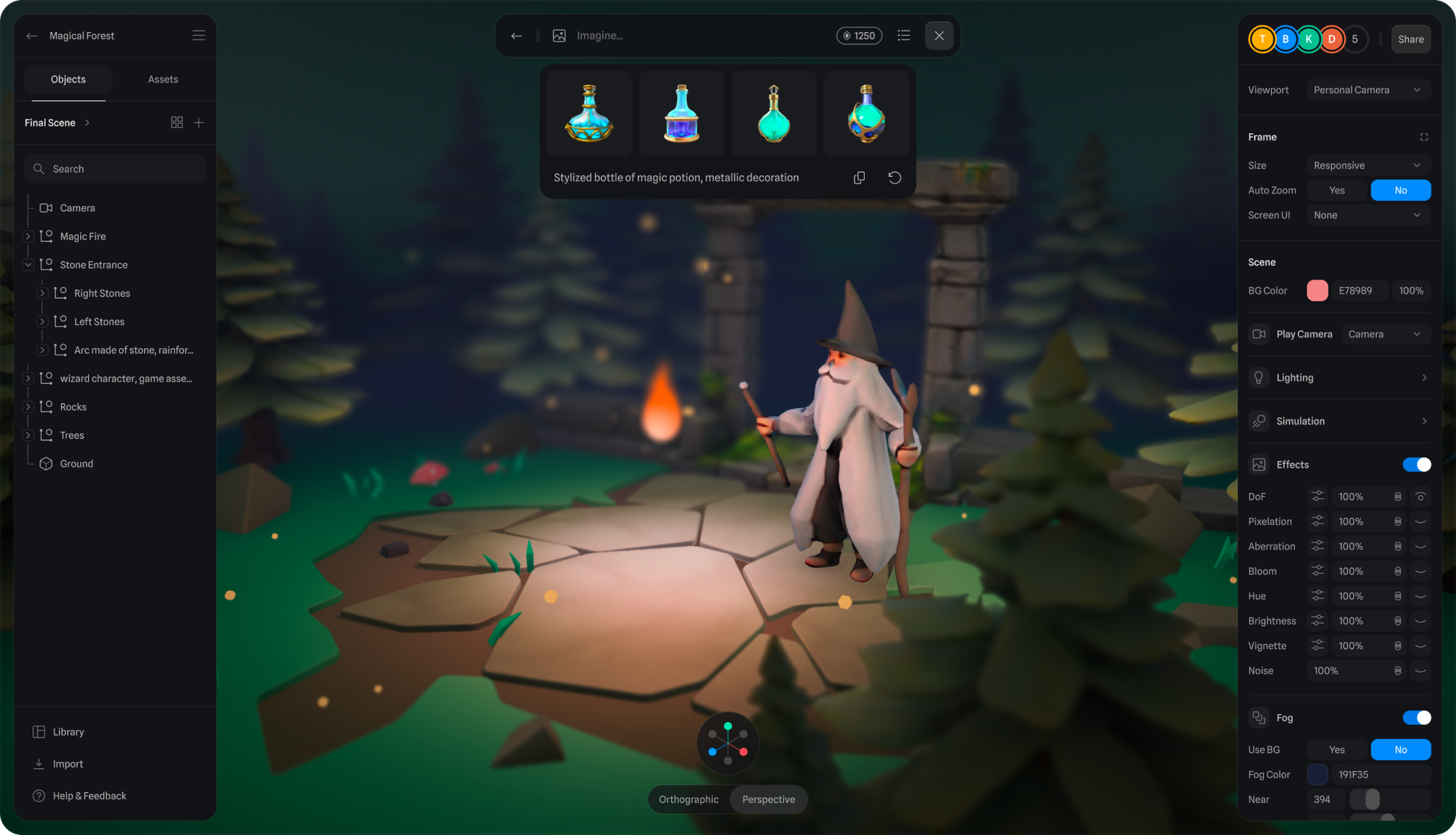This screenshot has height=835, width=1456.
Task: Switch to the Assets tab
Action: coord(162,79)
